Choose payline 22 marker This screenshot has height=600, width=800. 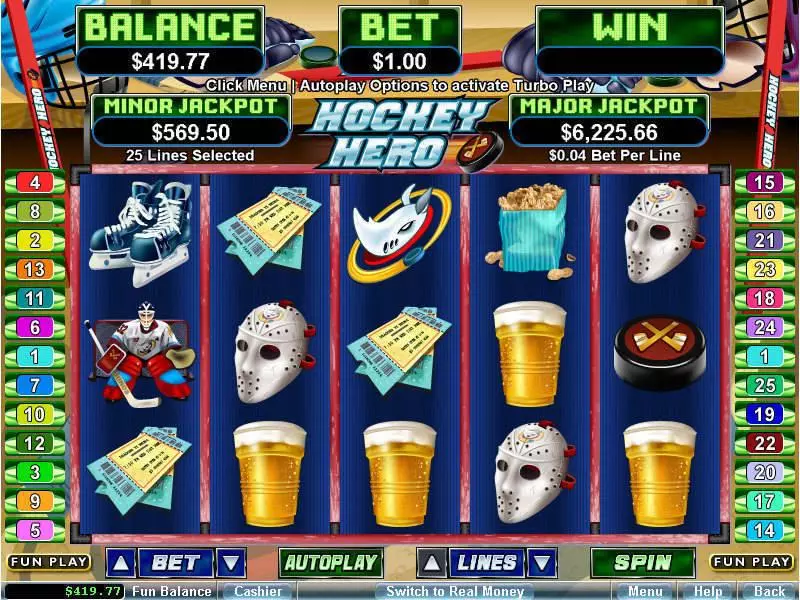point(765,443)
